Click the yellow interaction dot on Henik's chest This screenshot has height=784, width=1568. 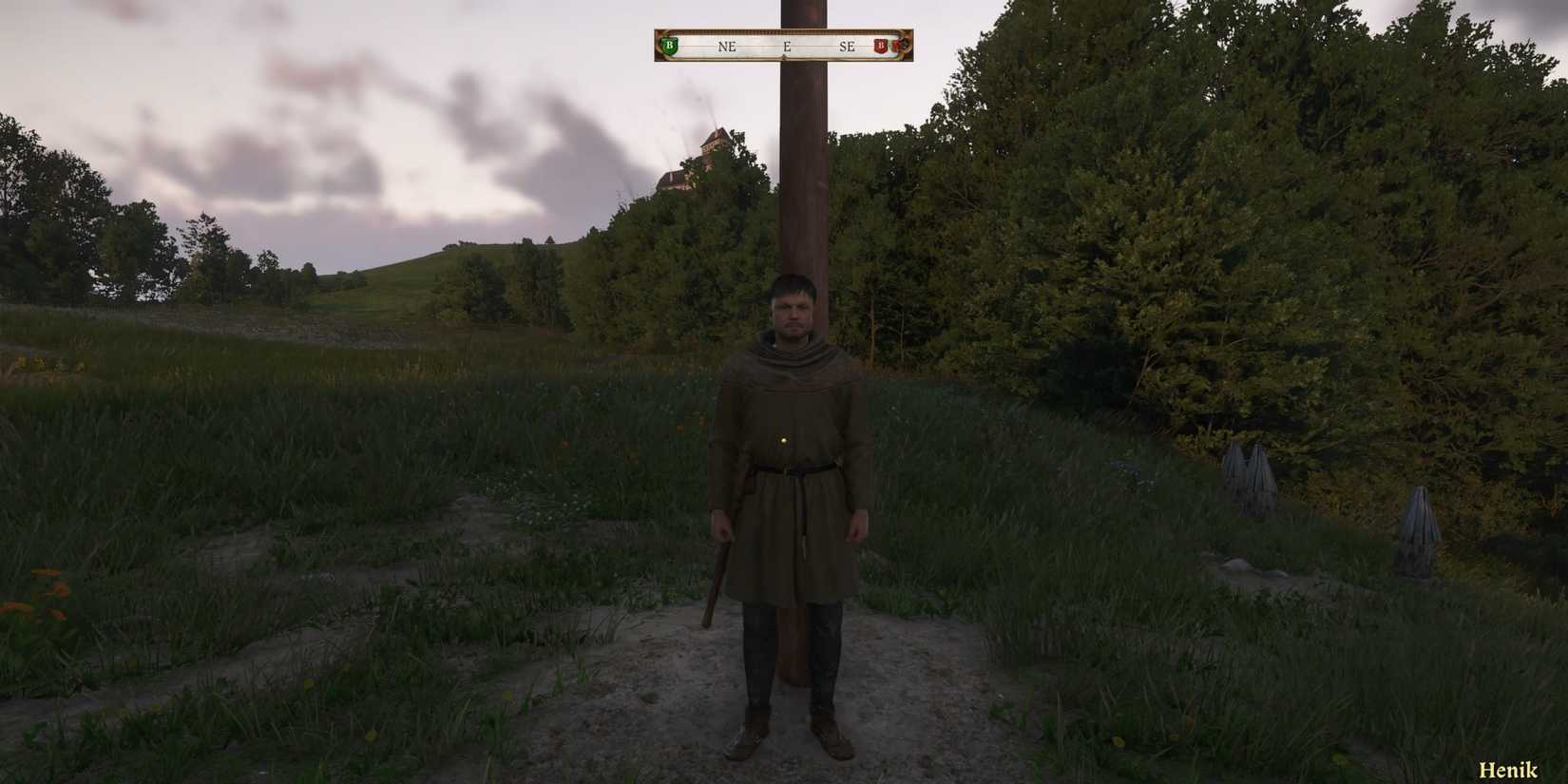781,440
